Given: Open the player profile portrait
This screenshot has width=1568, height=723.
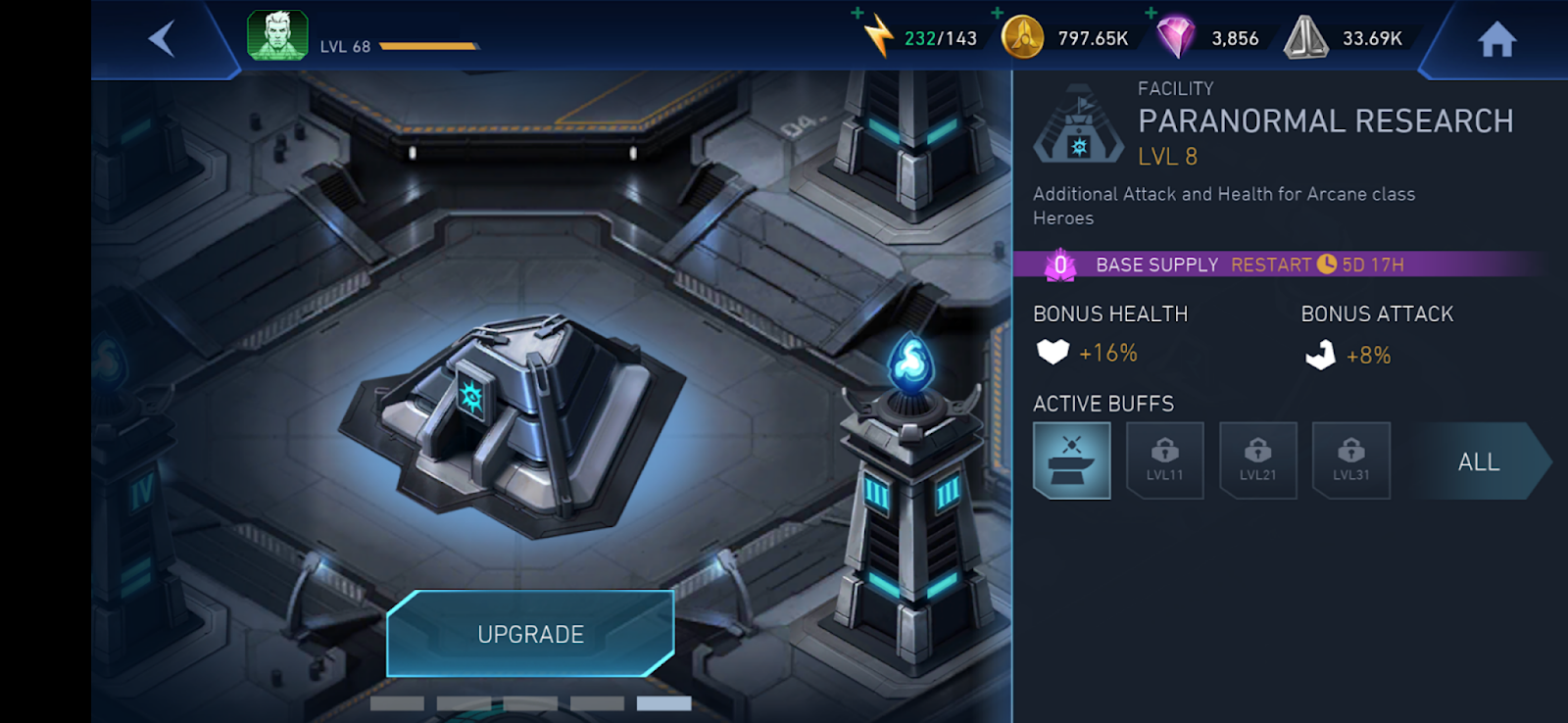Looking at the screenshot, I should click(x=277, y=36).
